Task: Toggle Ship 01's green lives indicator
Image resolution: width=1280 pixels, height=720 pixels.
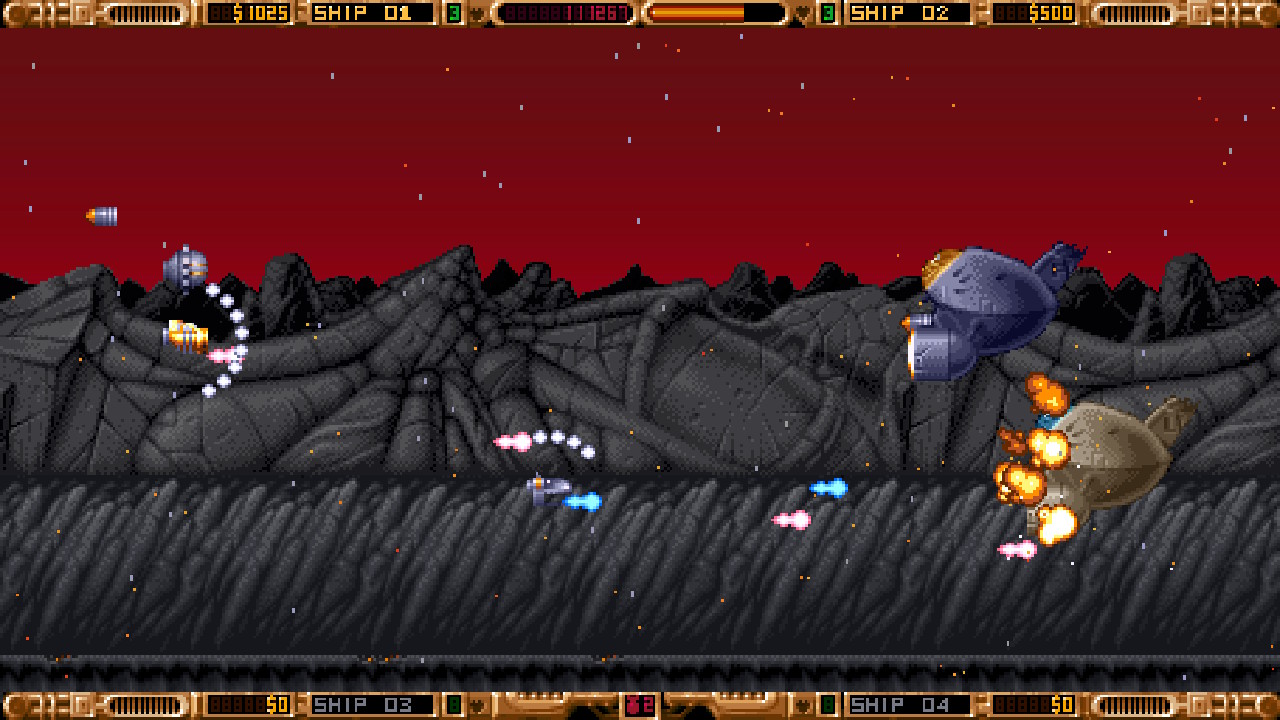Action: click(455, 13)
